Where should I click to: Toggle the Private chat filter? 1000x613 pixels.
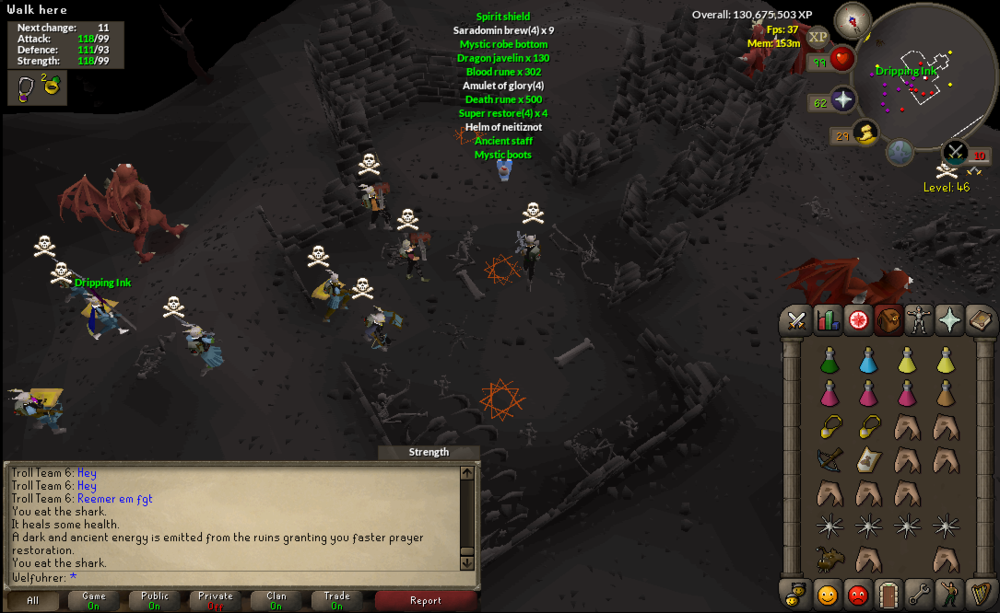(x=215, y=601)
